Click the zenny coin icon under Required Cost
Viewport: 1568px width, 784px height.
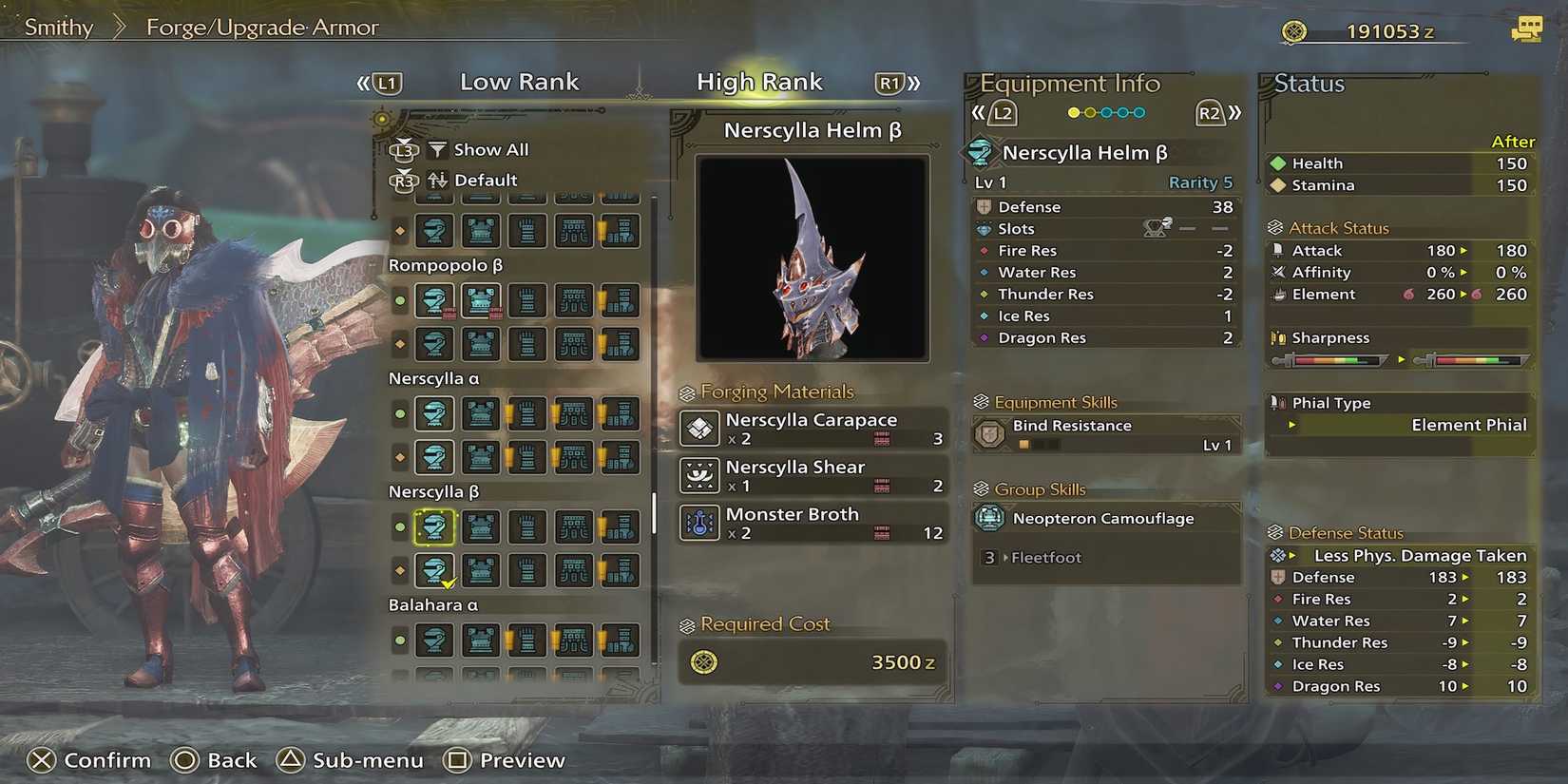(x=704, y=662)
